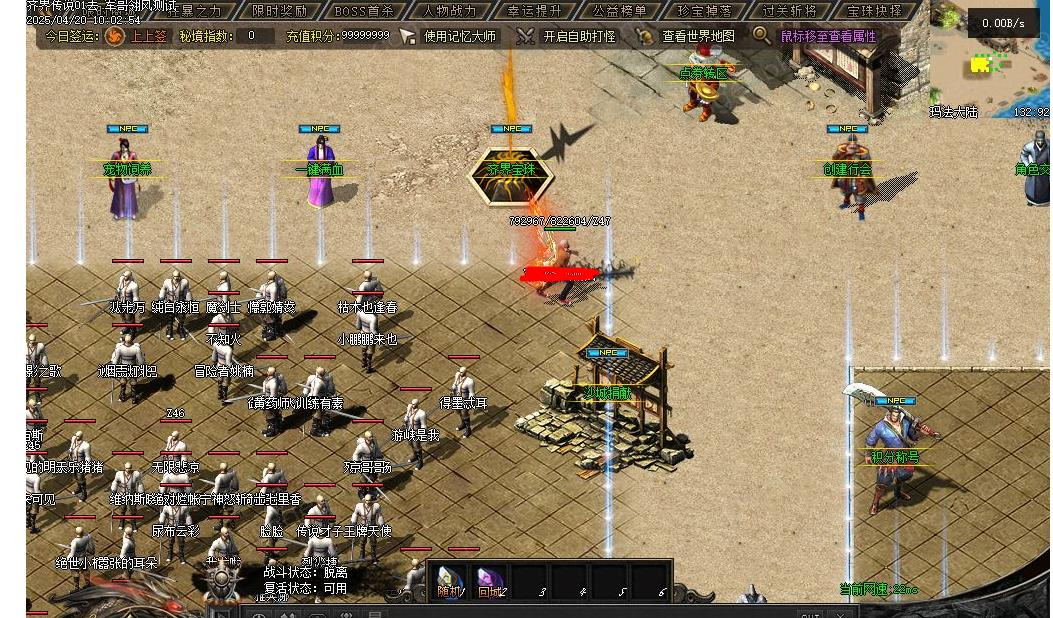
Task: Open 查看世界地图 world map
Action: [686, 36]
